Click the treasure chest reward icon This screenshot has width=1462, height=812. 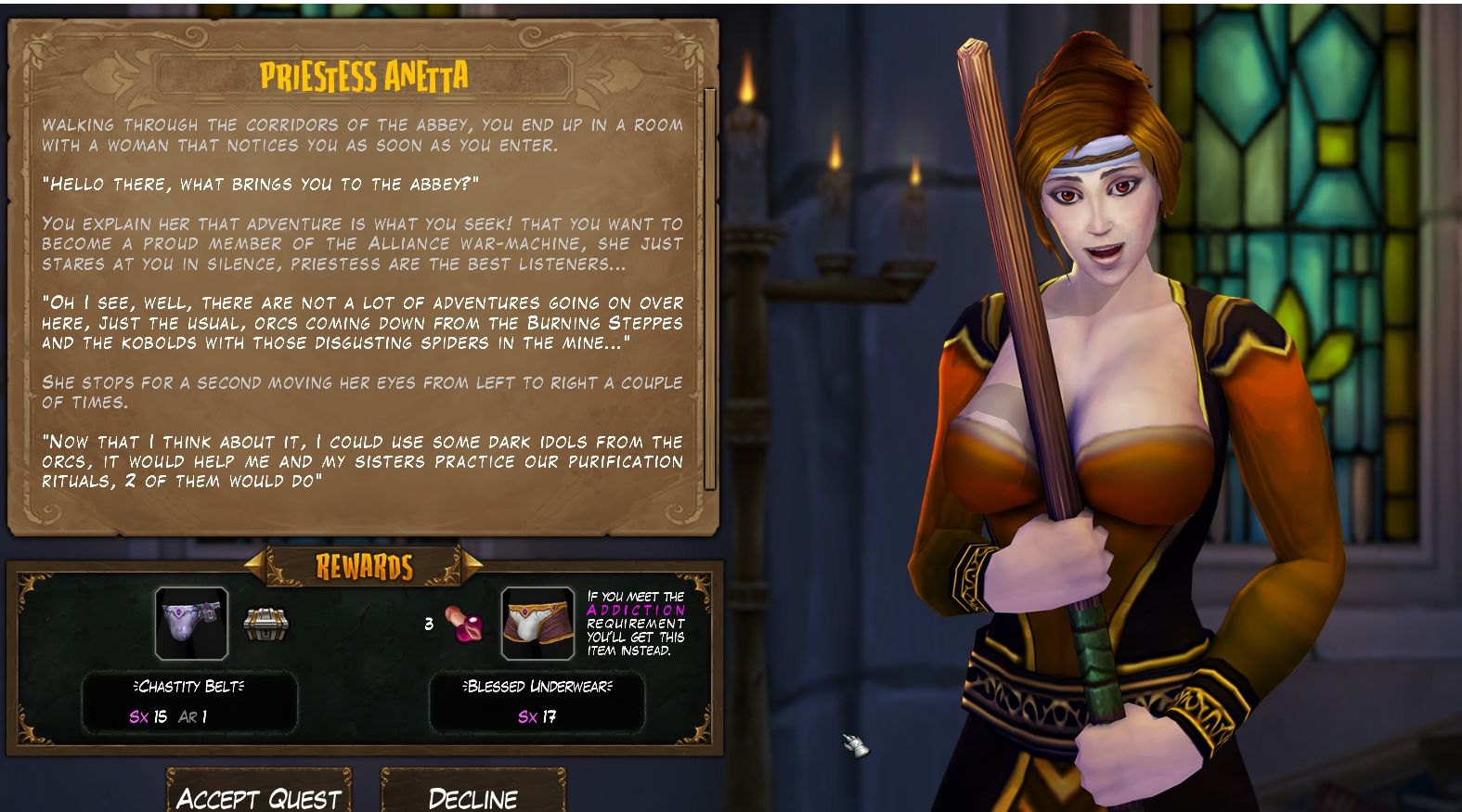(x=266, y=625)
